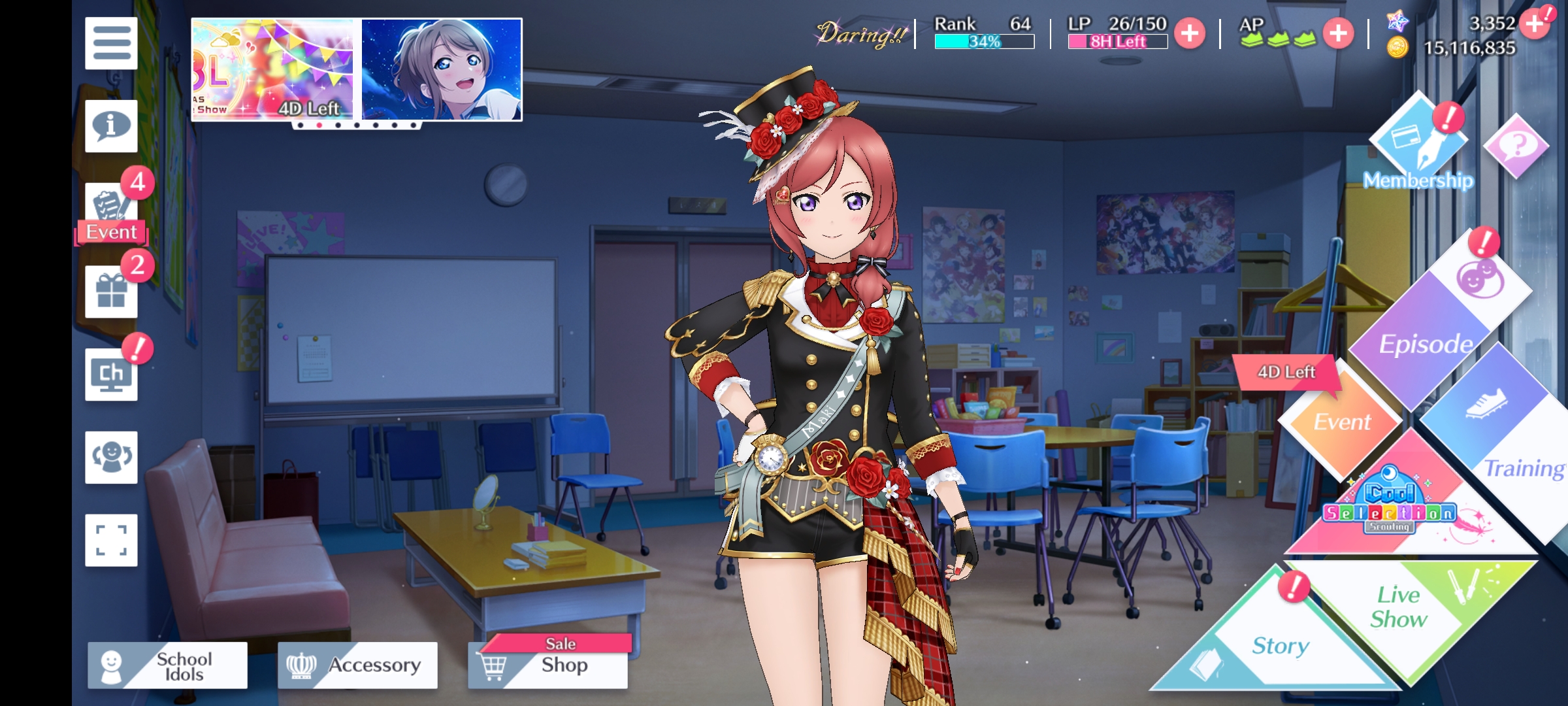Open the friends icon with smiling face
1568x706 pixels.
click(111, 457)
